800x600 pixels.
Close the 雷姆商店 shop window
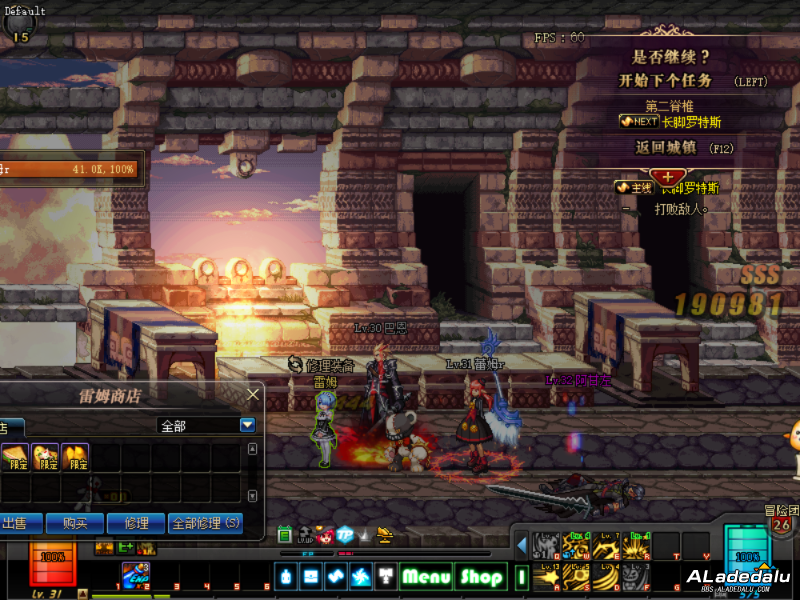253,394
